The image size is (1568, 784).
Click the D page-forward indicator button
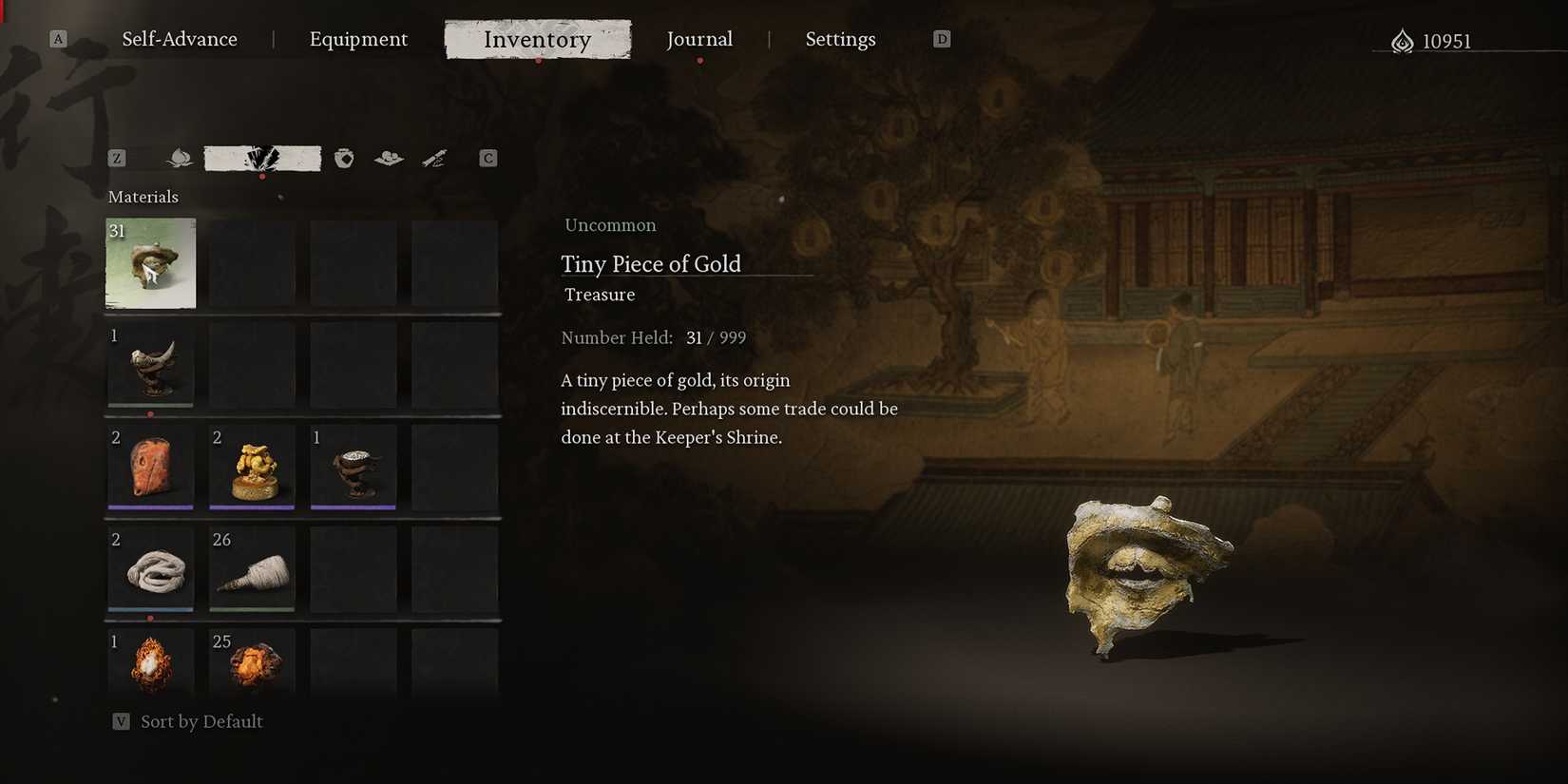click(942, 38)
